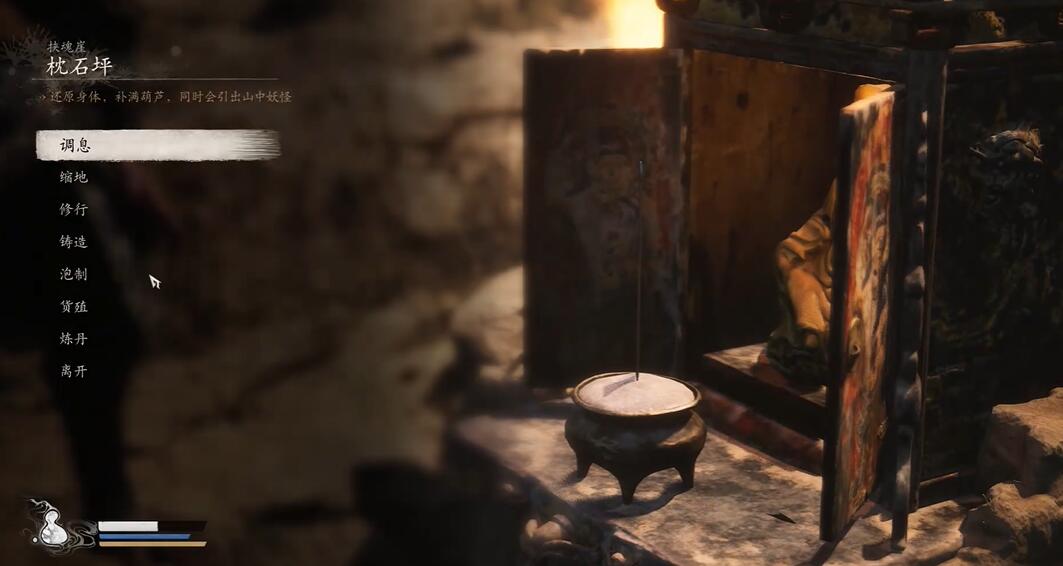The height and width of the screenshot is (566, 1063).
Task: Open the 货殖 (Store) entry
Action: [74, 306]
